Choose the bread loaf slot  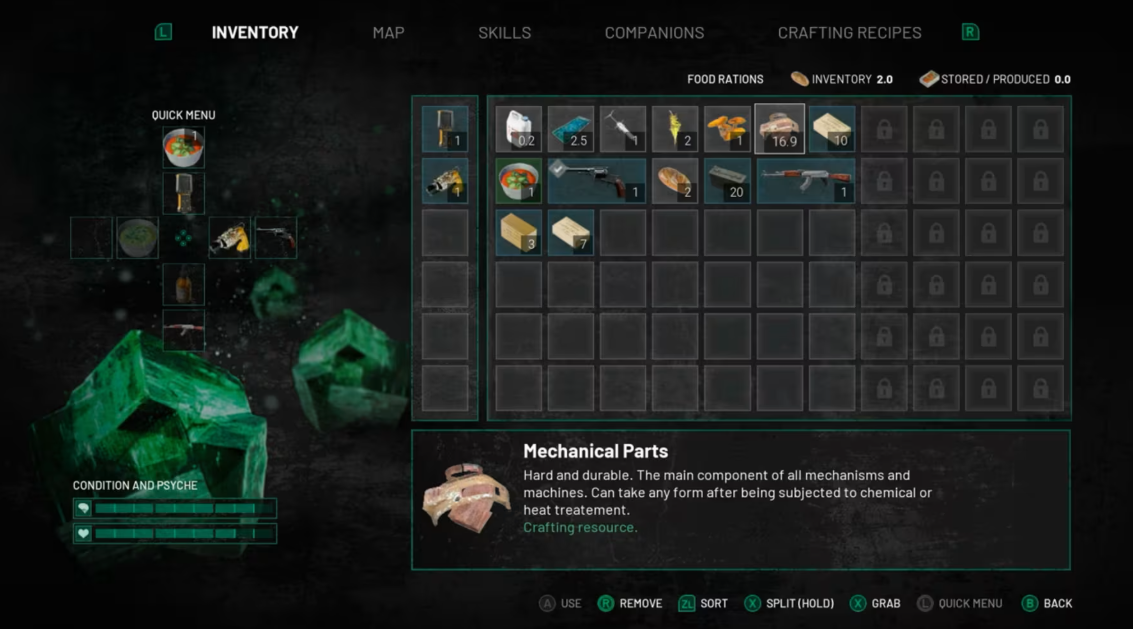point(675,181)
